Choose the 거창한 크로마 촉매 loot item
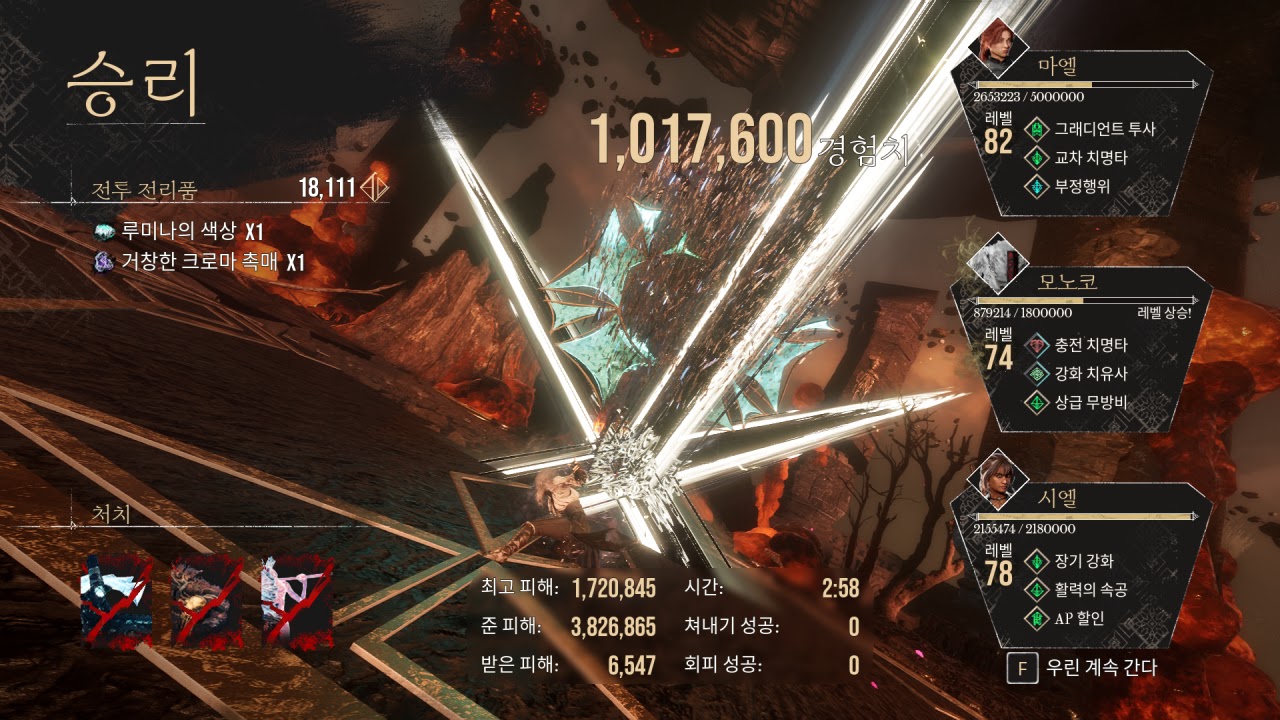 click(x=197, y=263)
